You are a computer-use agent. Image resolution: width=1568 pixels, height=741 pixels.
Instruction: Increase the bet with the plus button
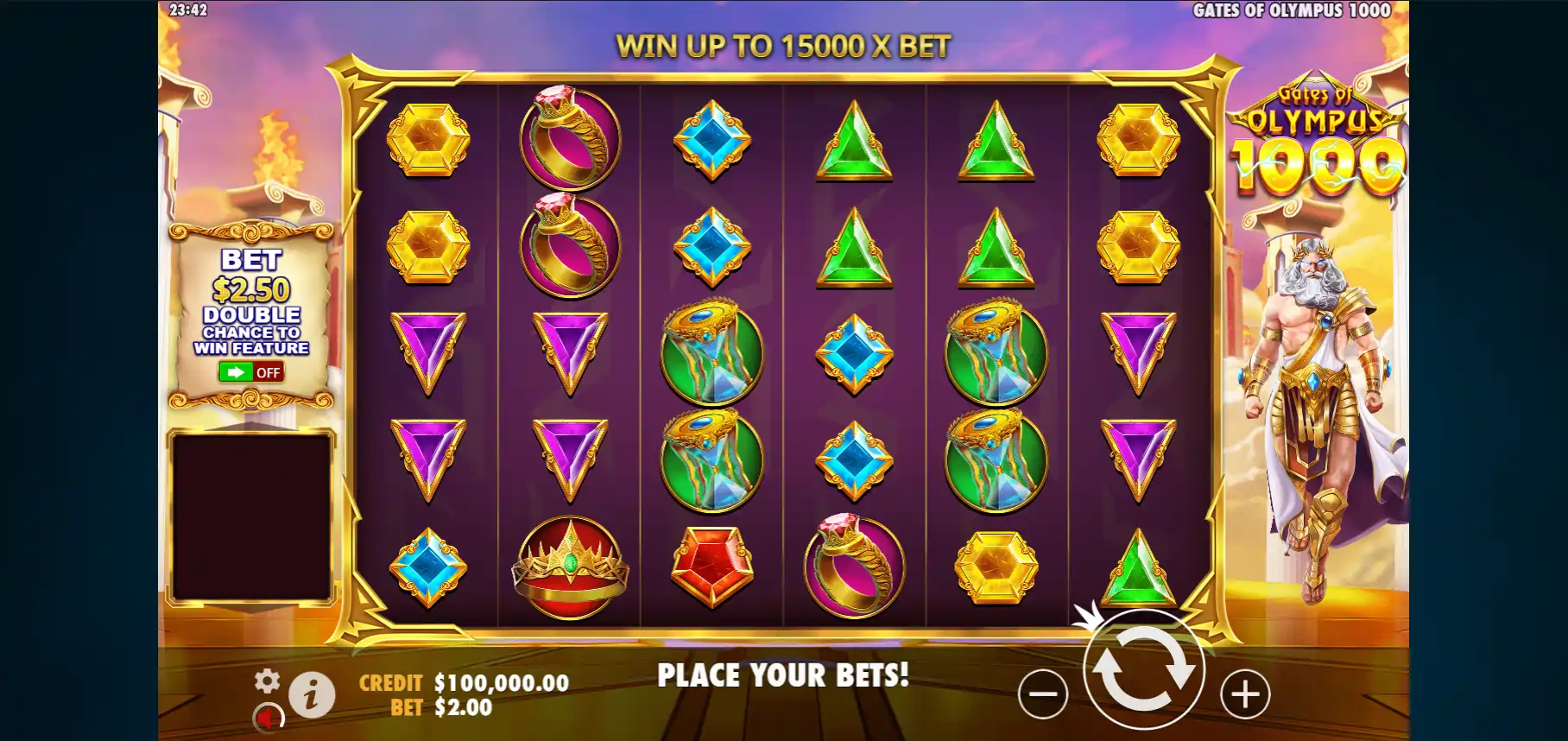coord(1245,693)
